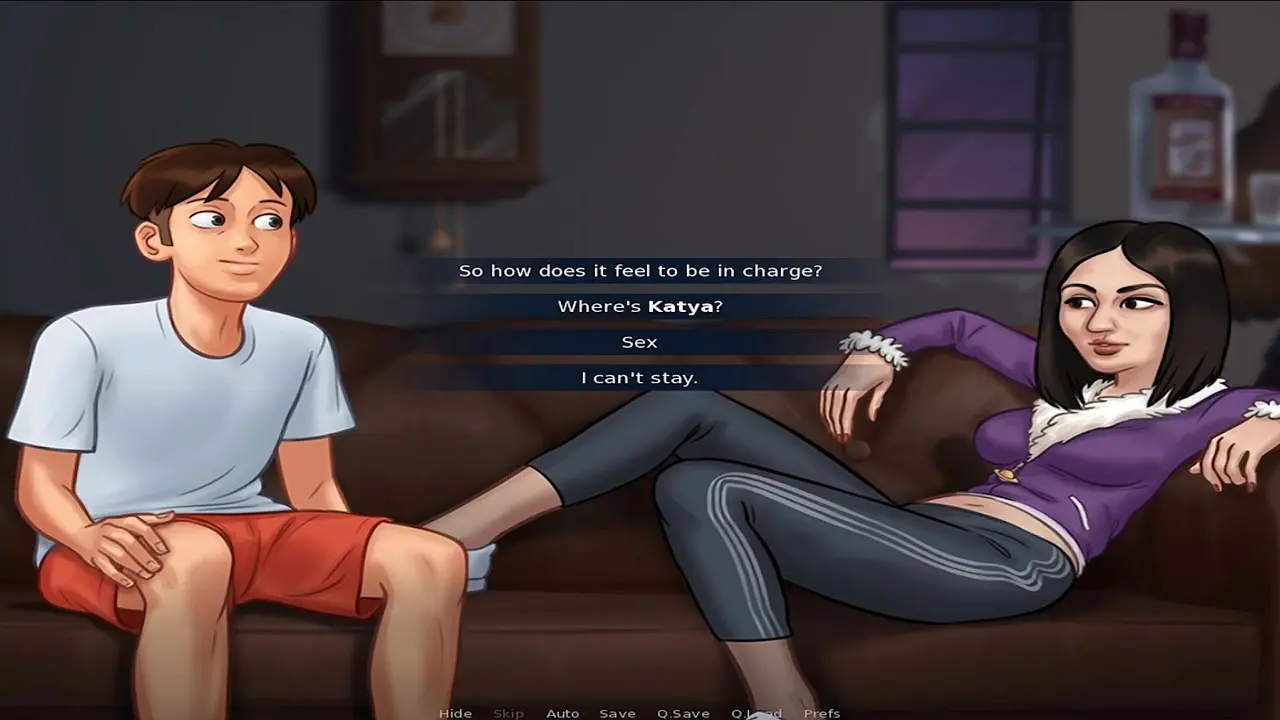Image resolution: width=1280 pixels, height=720 pixels.
Task: Choose "So how does it feel to be in charge?"
Action: (640, 270)
